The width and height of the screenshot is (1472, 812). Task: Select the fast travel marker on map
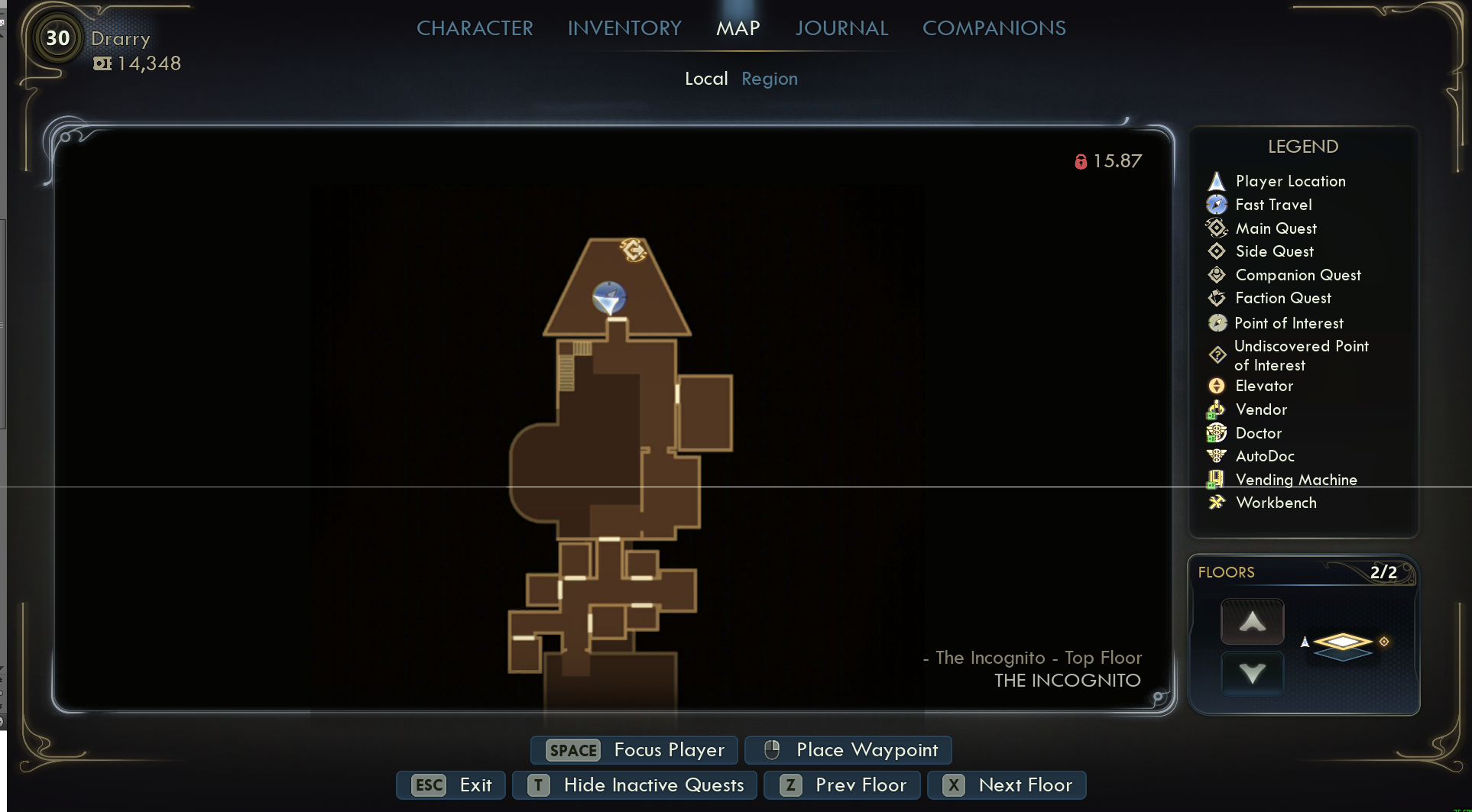point(609,297)
